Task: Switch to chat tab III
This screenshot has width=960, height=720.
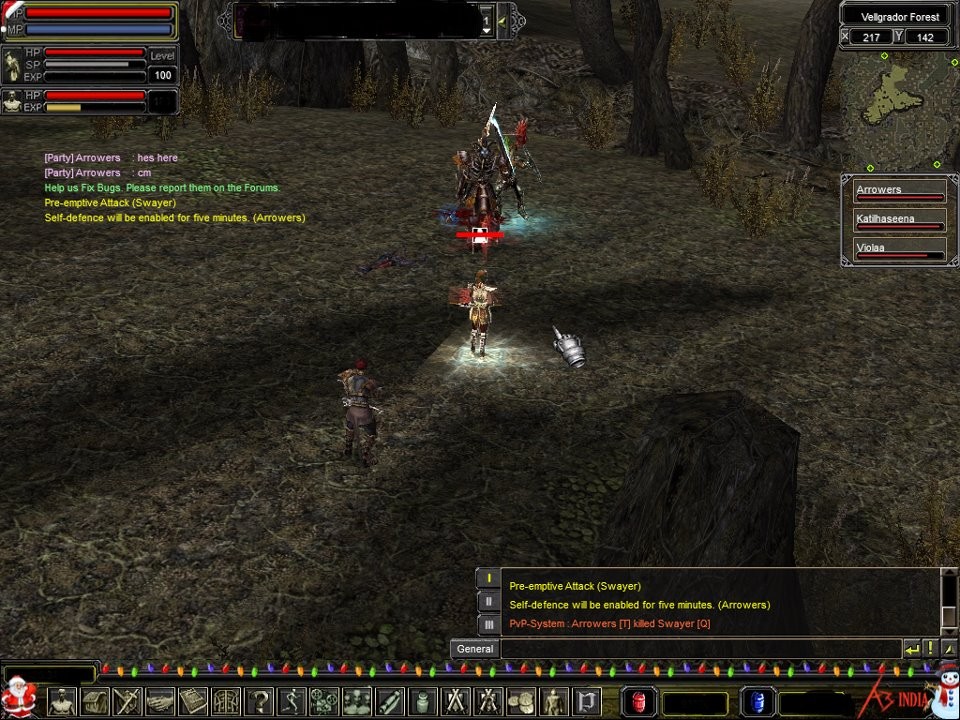Action: (488, 624)
